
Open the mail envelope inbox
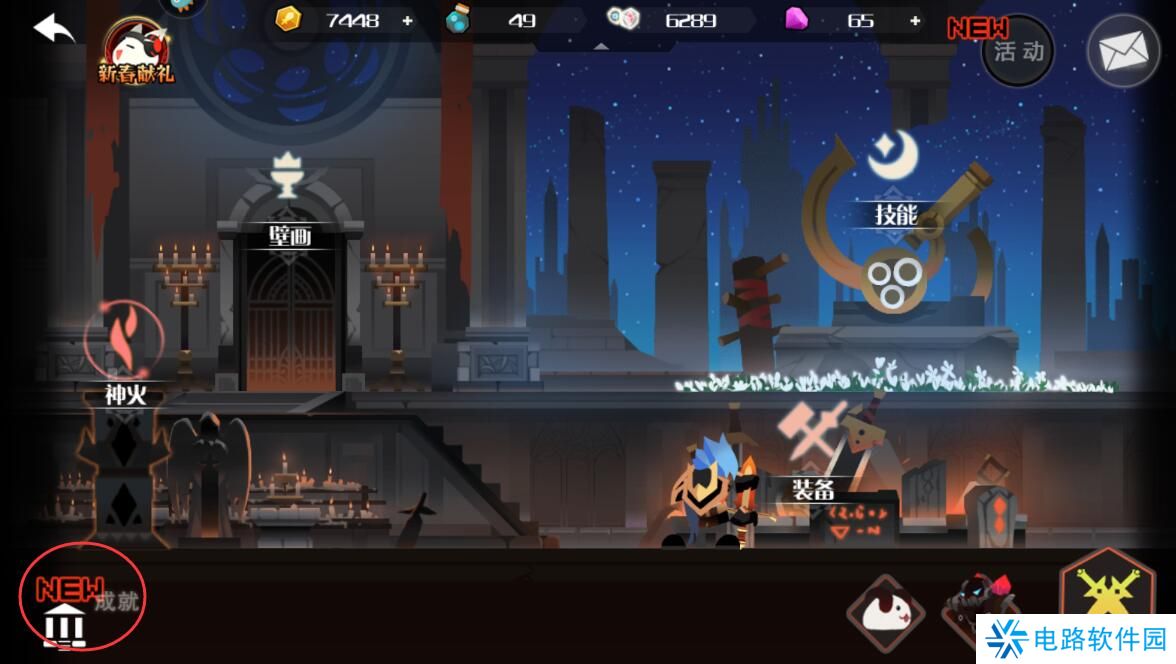(x=1123, y=51)
